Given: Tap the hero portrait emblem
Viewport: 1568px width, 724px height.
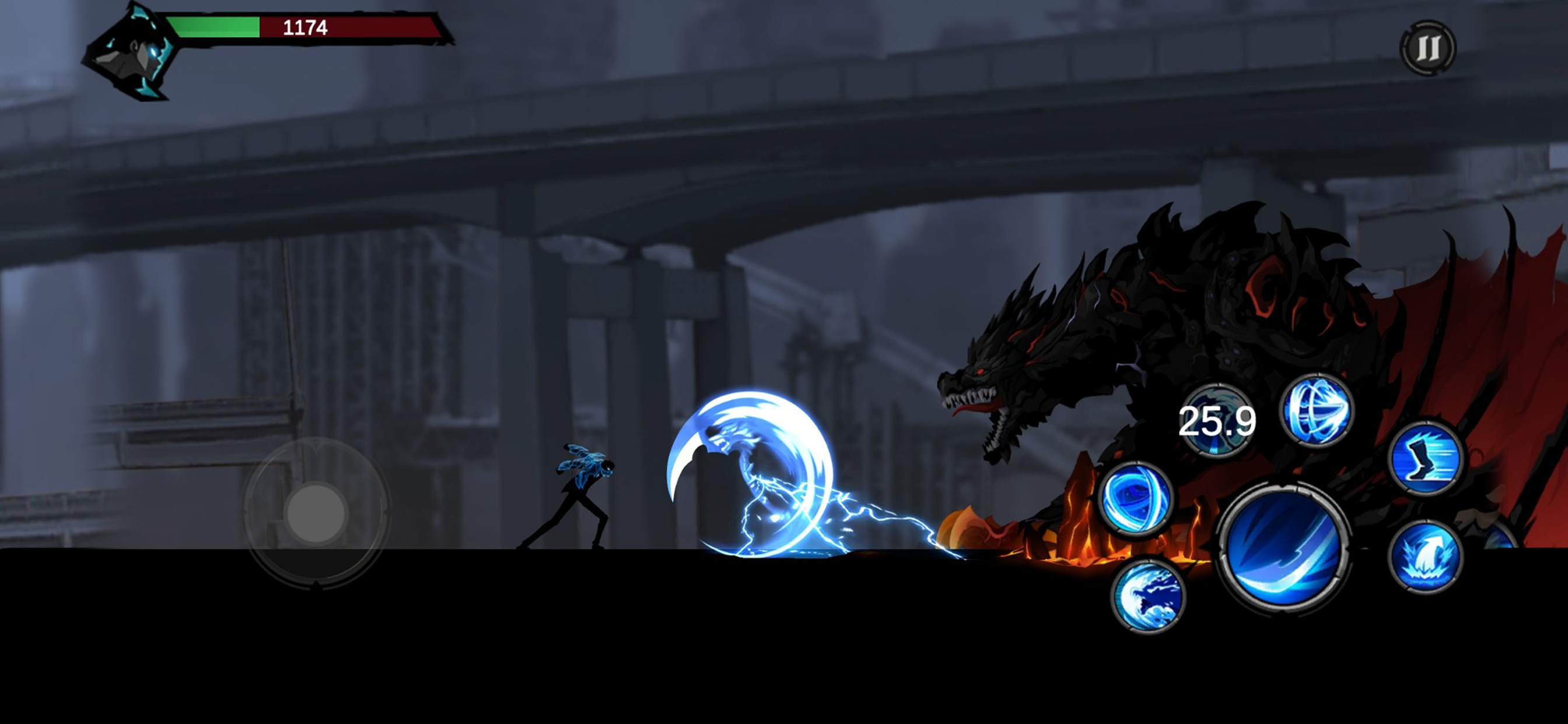Looking at the screenshot, I should coord(131,55).
